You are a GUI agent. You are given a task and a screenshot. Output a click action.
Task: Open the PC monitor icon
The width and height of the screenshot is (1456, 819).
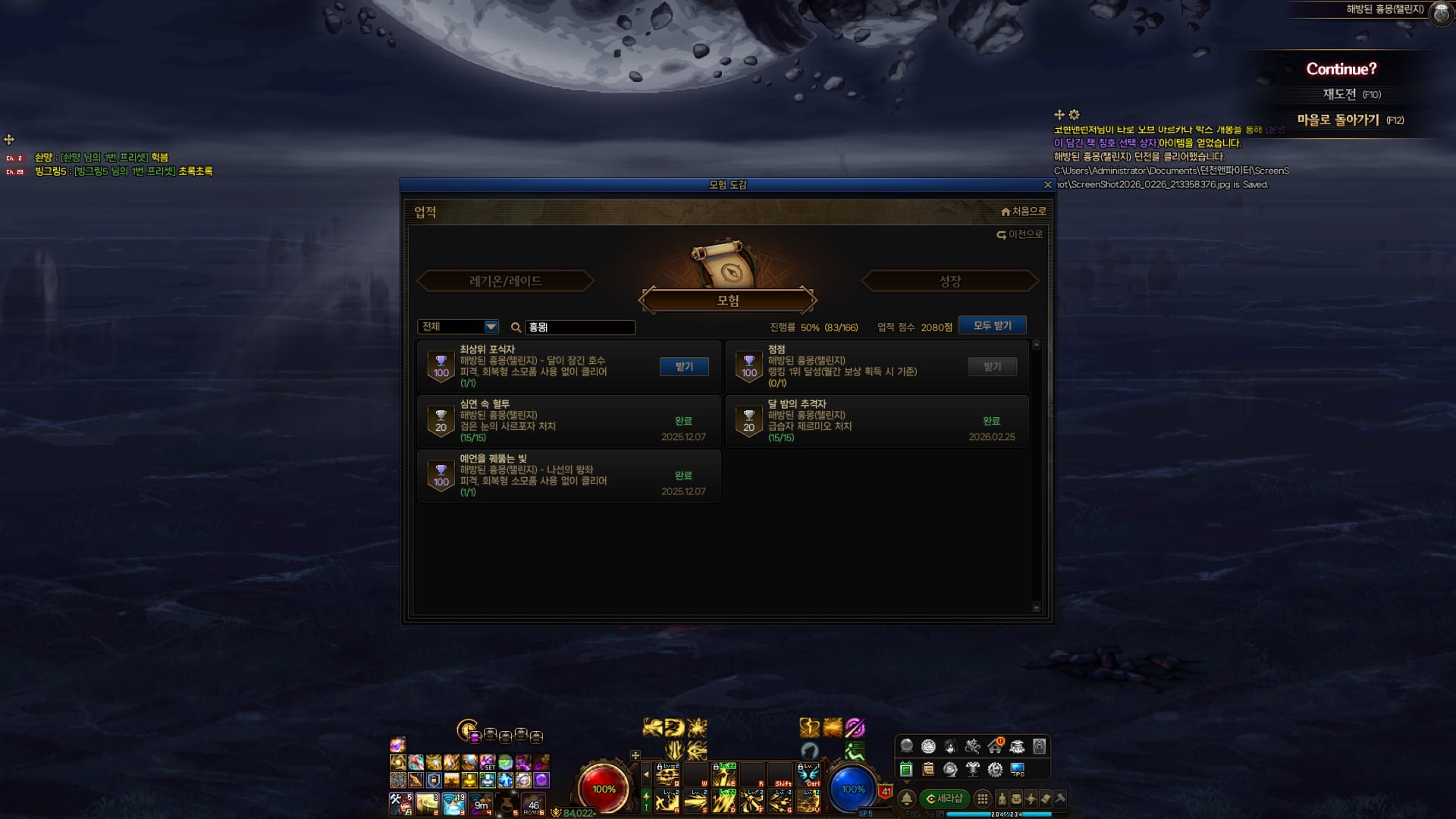[1018, 770]
